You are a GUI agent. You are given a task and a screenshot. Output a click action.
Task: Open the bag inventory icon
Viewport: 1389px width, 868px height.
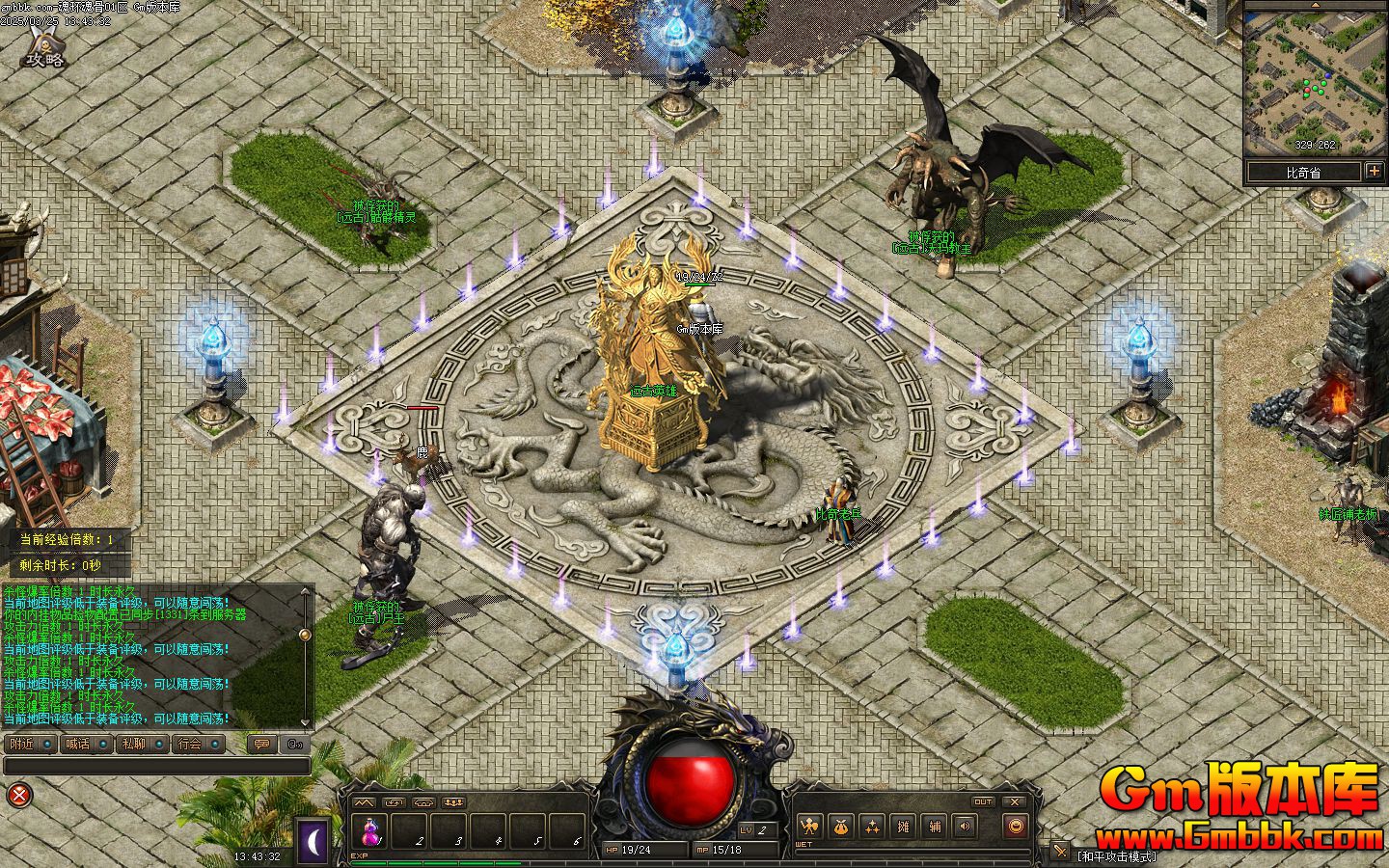[x=841, y=826]
